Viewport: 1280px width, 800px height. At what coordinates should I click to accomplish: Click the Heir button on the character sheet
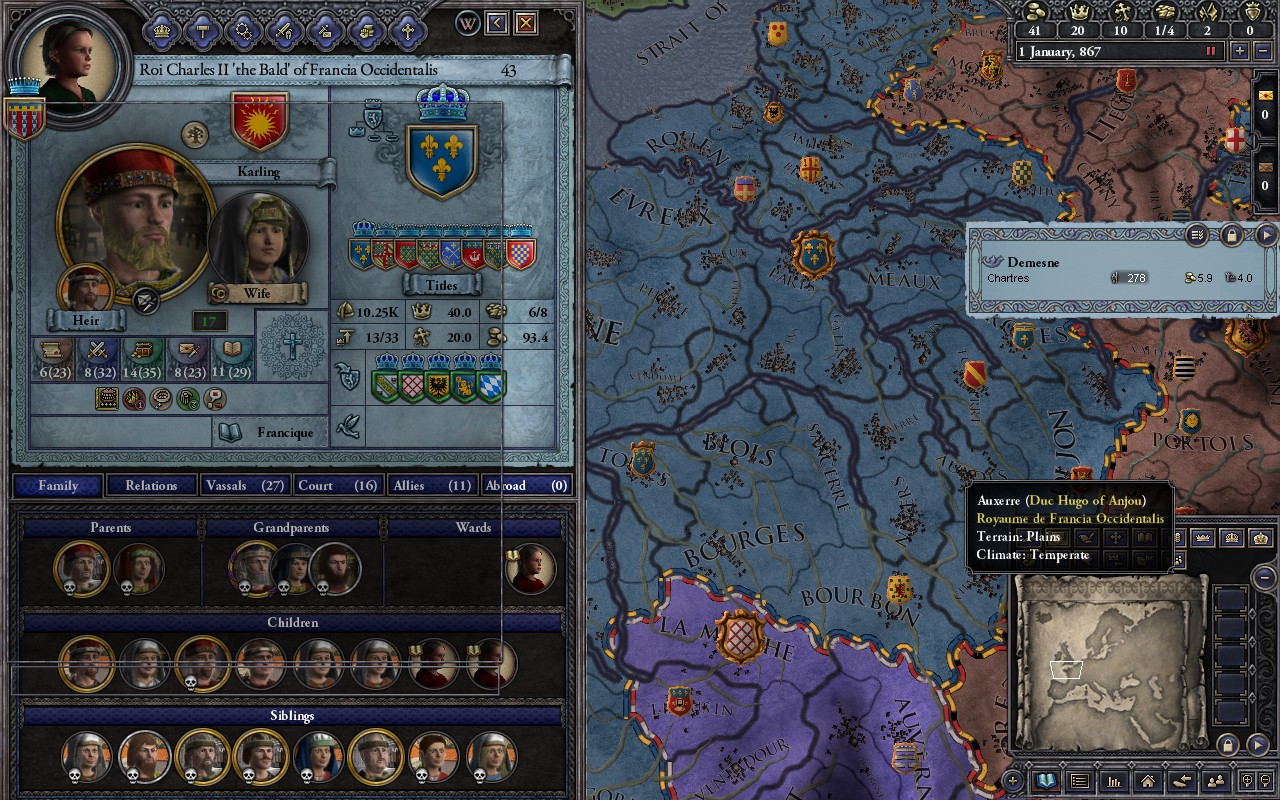pos(85,320)
